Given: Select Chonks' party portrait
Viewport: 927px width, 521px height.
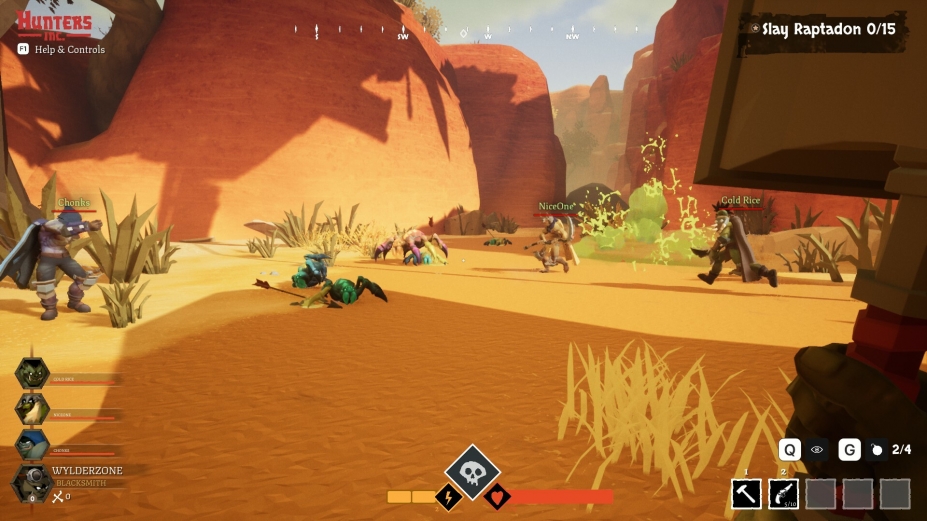Looking at the screenshot, I should pyautogui.click(x=32, y=444).
